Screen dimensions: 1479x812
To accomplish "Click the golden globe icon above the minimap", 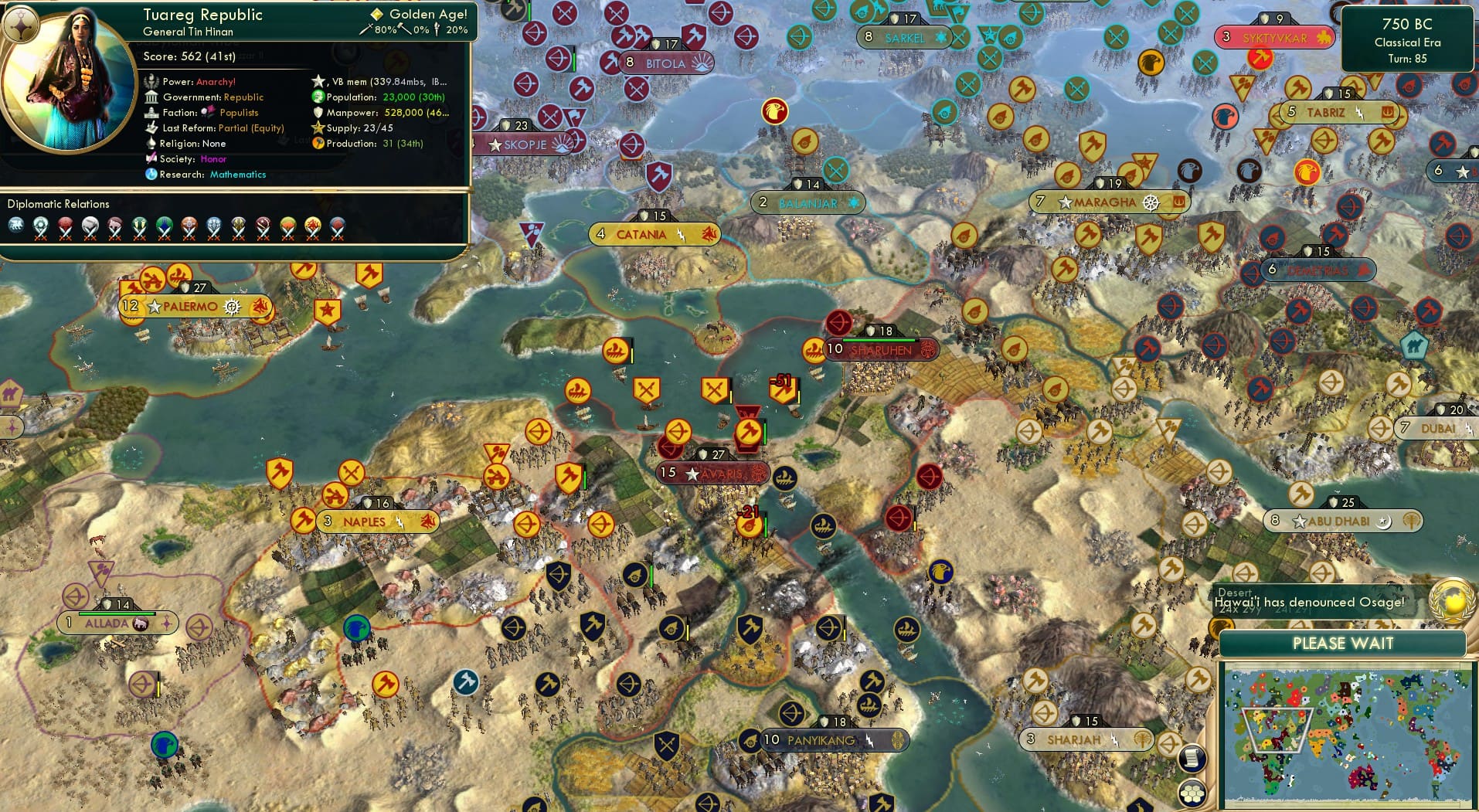I will coord(1450,597).
